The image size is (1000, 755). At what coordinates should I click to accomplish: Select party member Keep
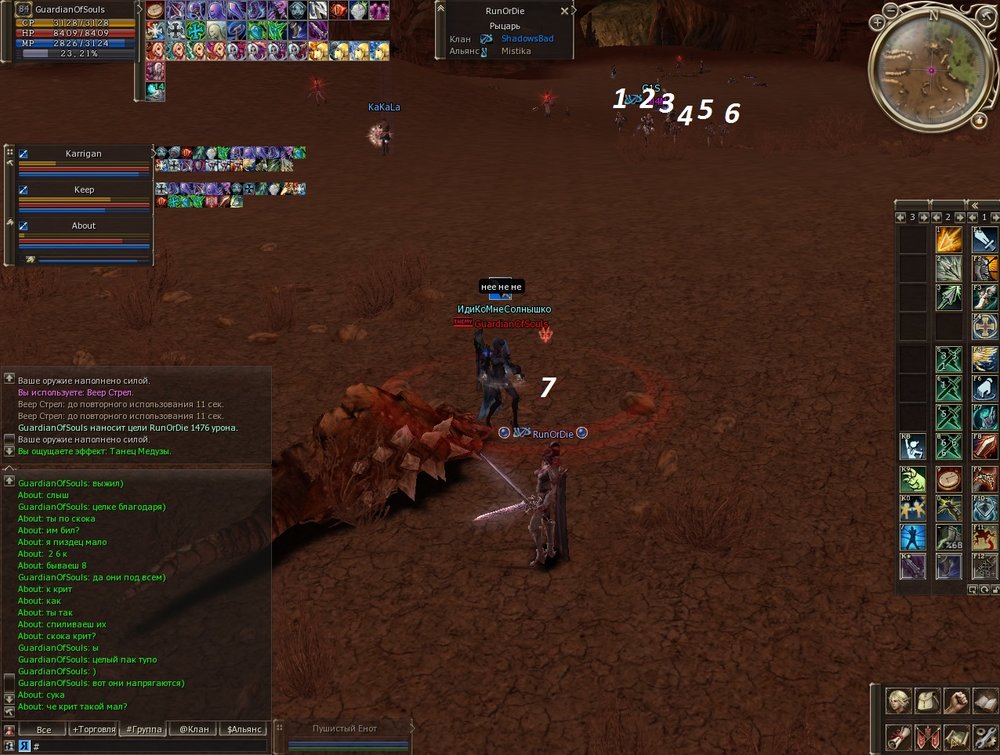[83, 190]
